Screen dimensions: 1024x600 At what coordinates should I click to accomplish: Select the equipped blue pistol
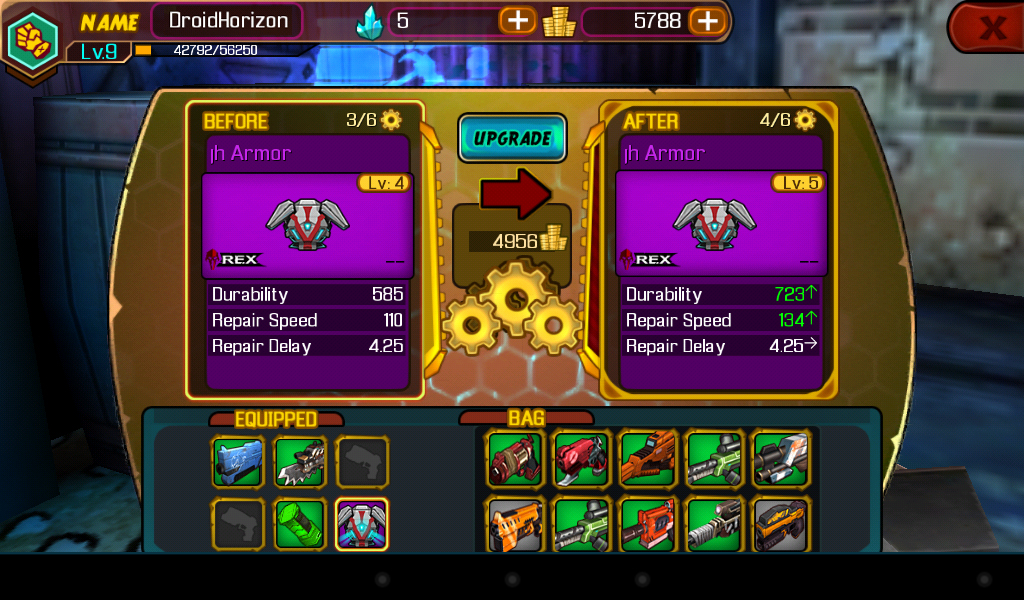pyautogui.click(x=238, y=461)
